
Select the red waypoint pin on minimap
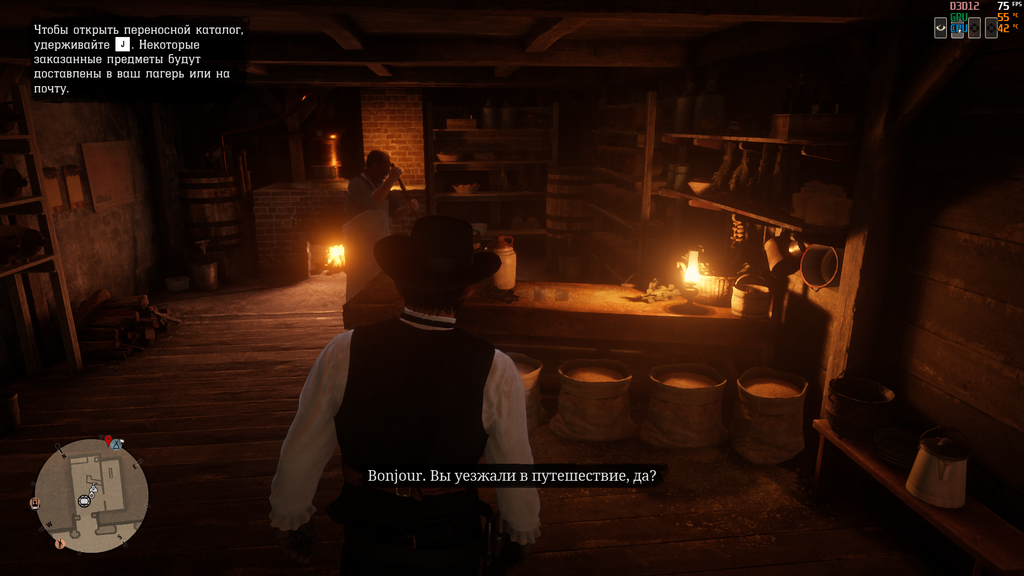pyautogui.click(x=108, y=440)
